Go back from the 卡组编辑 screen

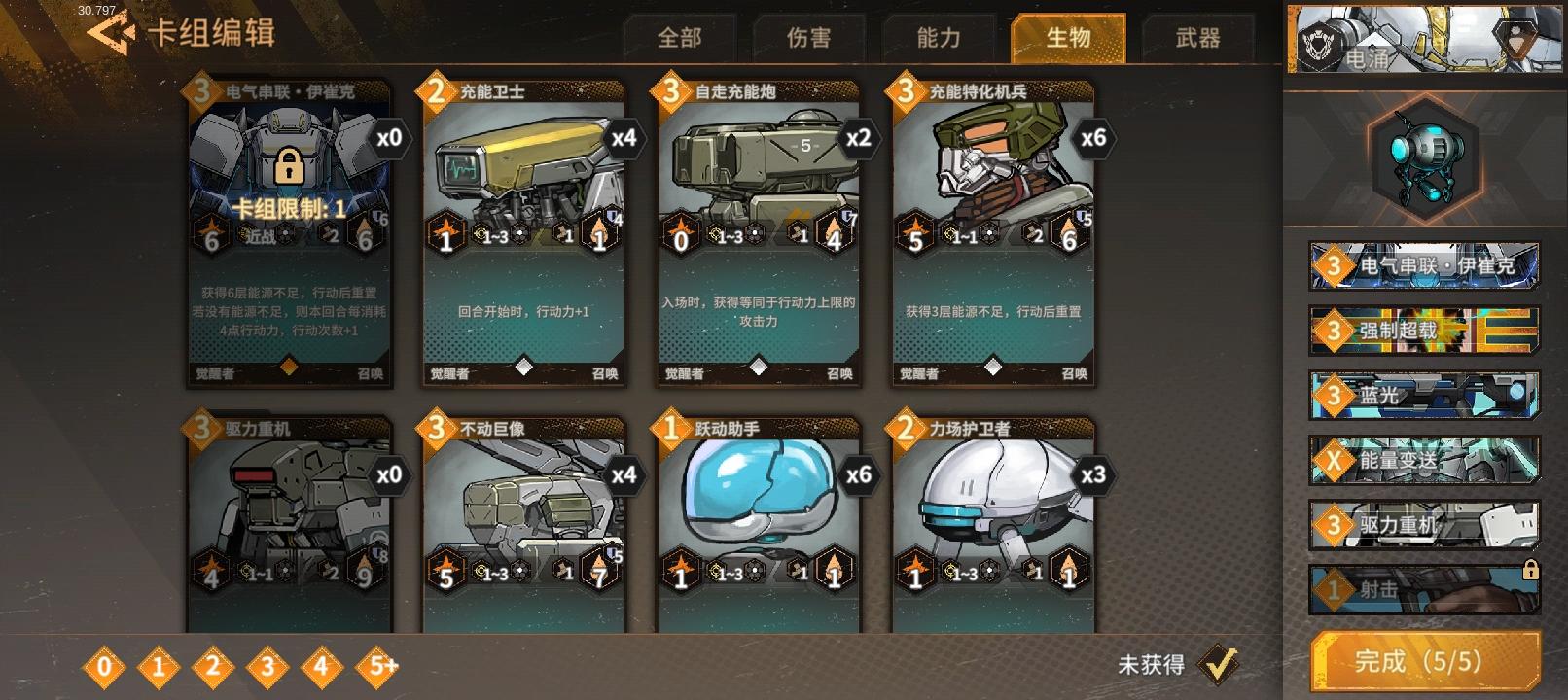pyautogui.click(x=111, y=34)
